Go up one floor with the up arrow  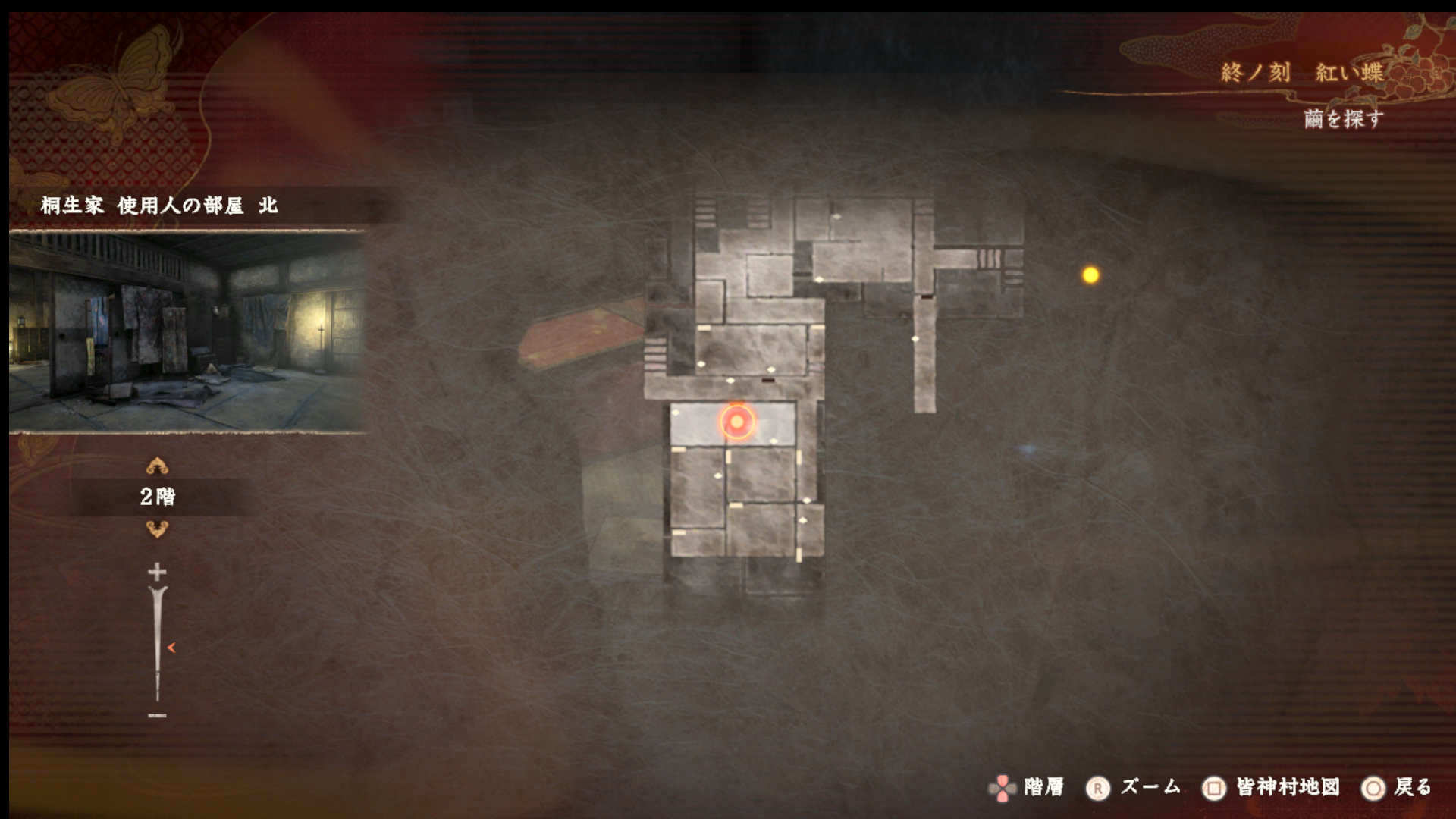157,466
